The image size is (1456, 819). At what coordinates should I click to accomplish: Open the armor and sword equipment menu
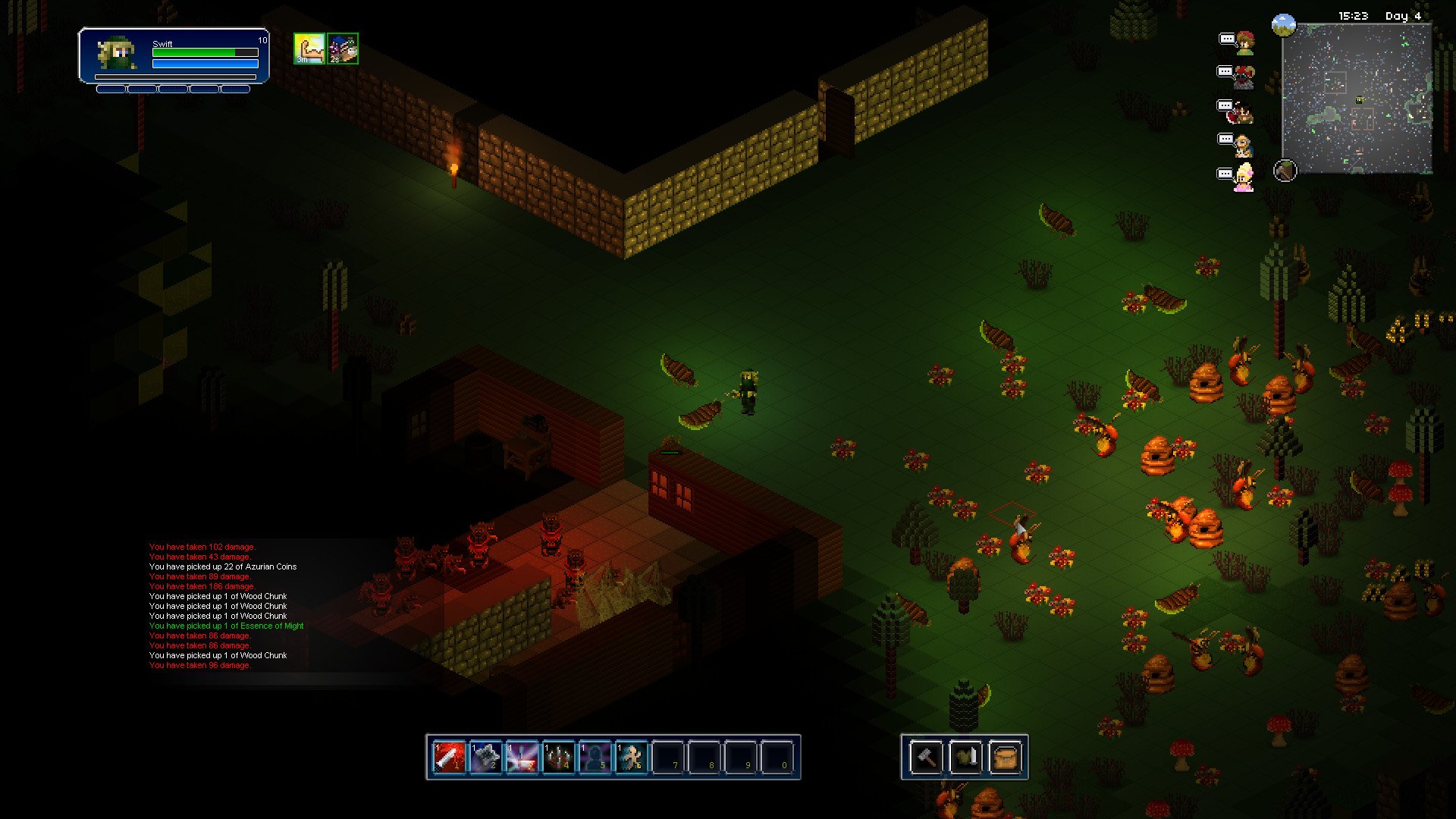coord(965,757)
